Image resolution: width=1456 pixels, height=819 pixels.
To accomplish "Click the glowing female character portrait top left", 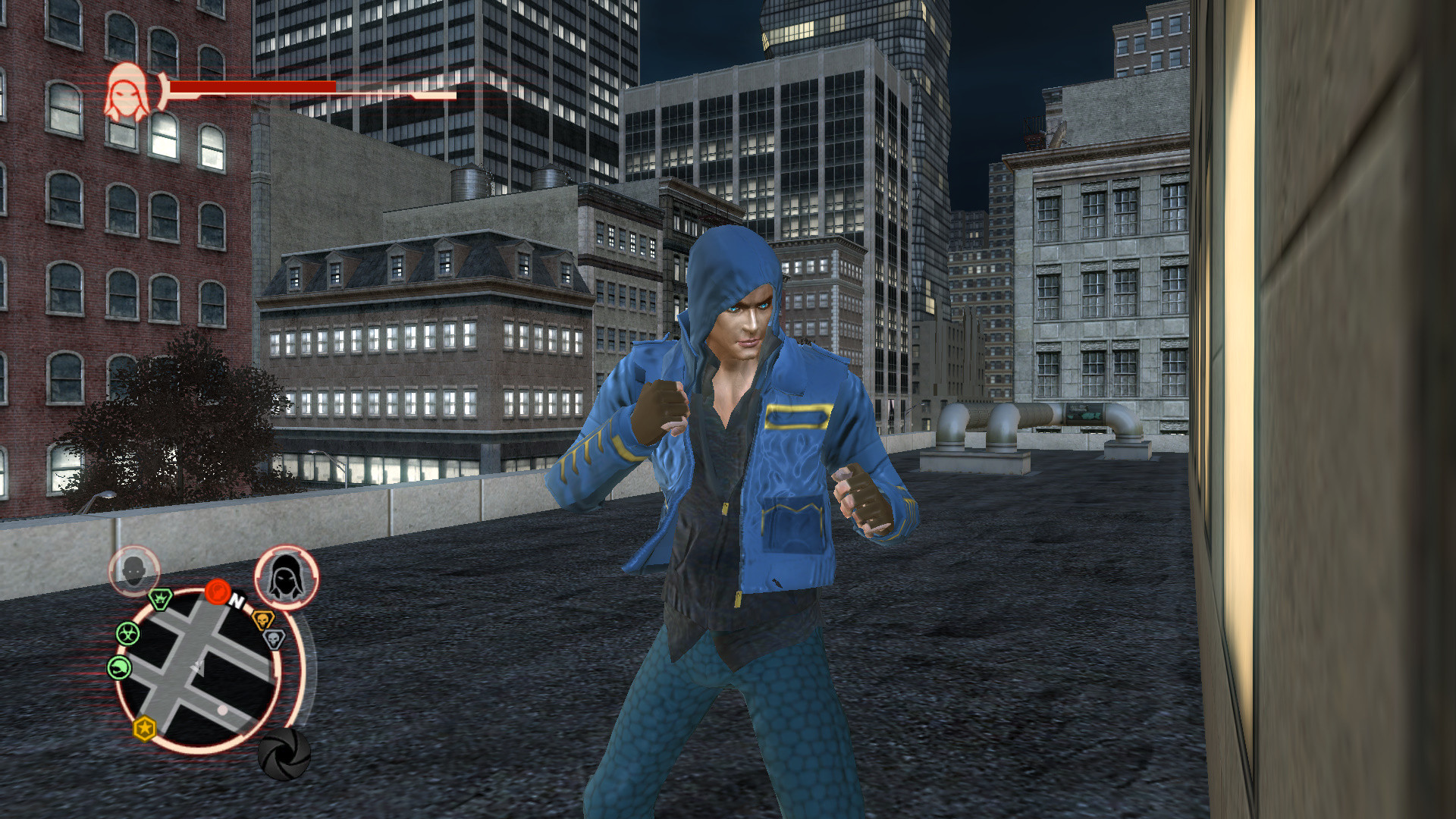I will pos(129,94).
